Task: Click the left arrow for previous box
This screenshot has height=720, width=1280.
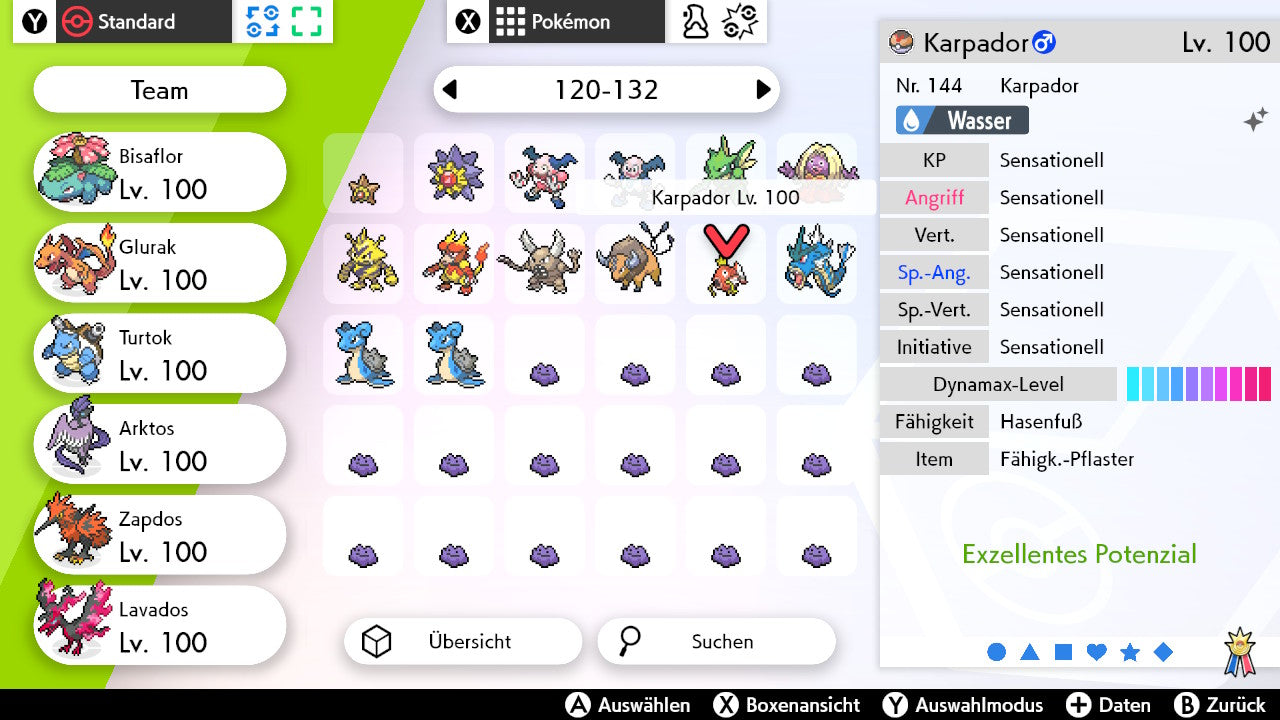Action: tap(448, 90)
